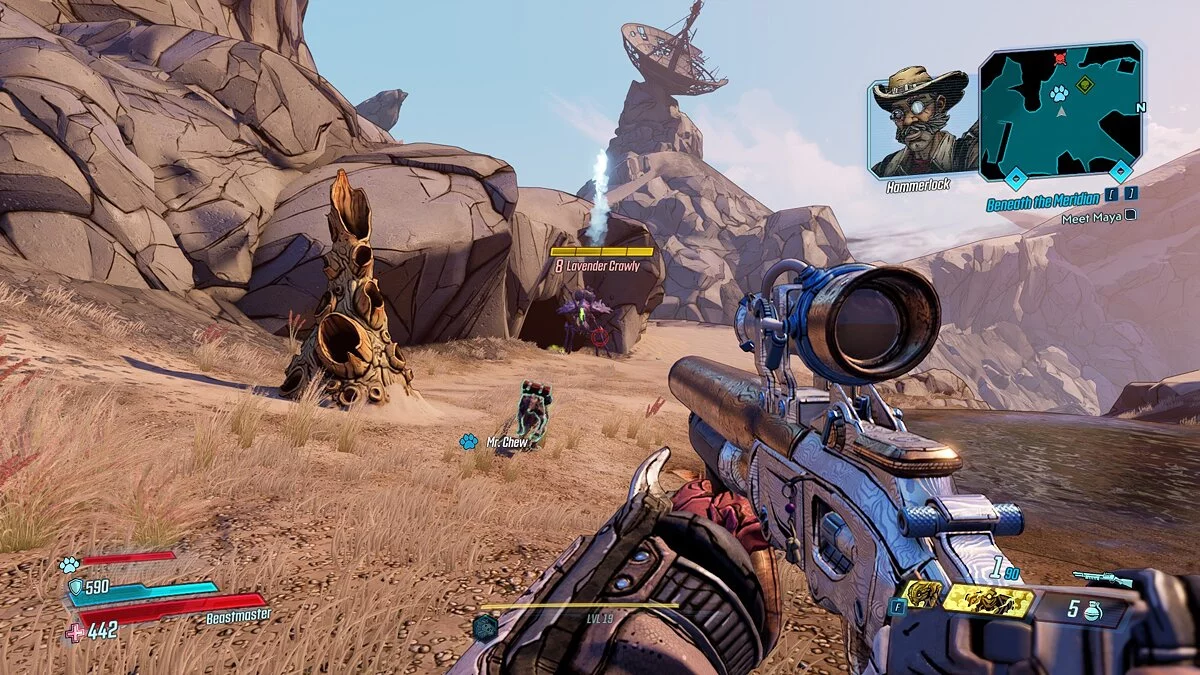Click the paw pet marker on minimap

[1059, 93]
